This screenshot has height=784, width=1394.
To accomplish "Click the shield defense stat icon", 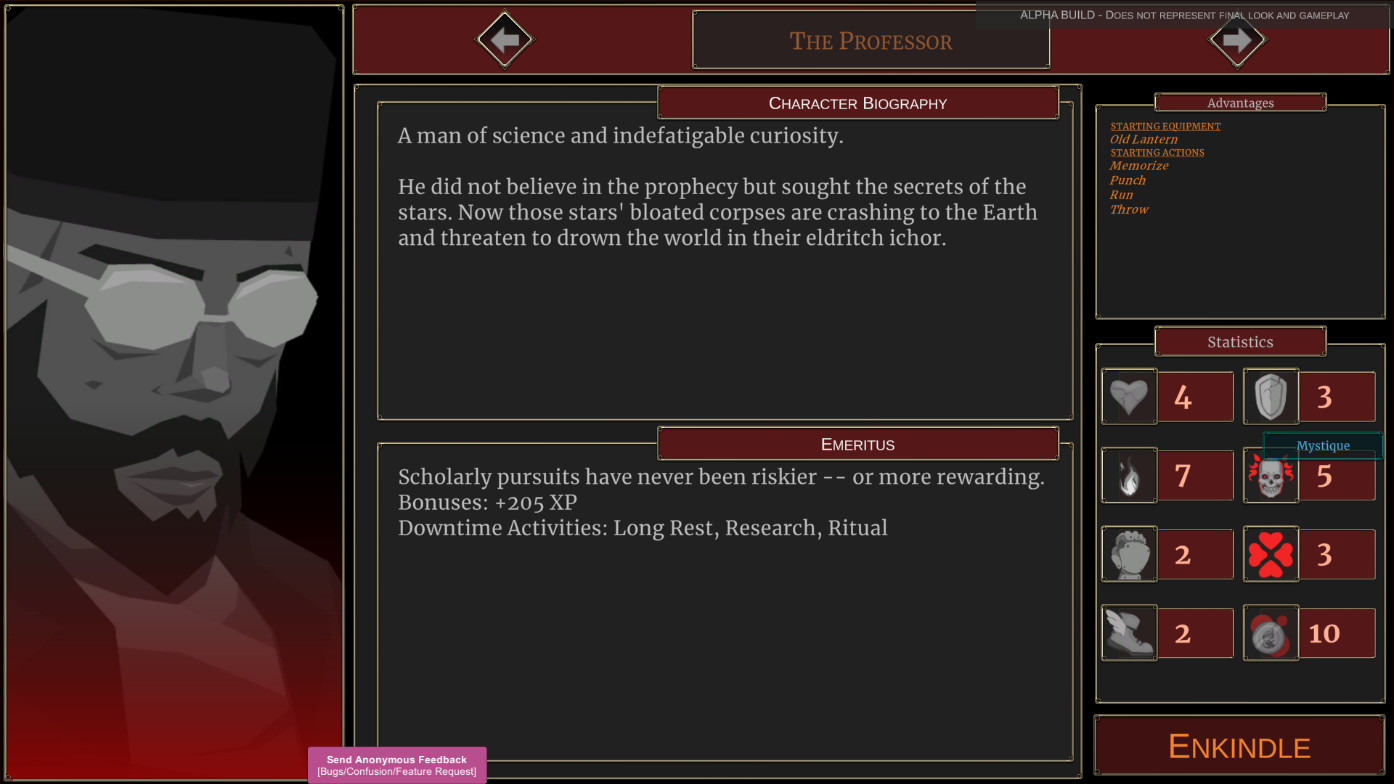I will coord(1270,396).
